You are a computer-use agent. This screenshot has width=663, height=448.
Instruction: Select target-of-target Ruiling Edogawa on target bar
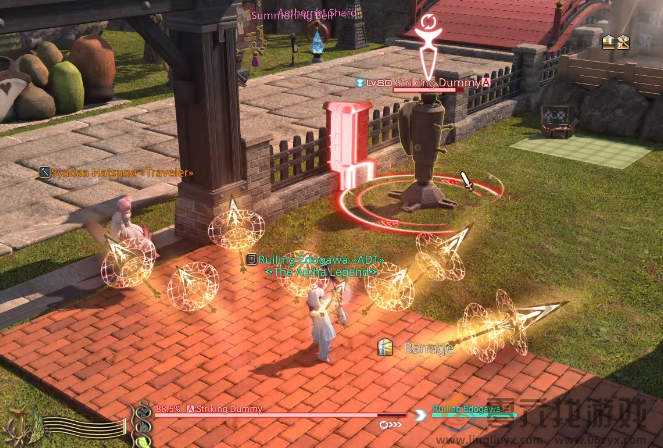pyautogui.click(x=465, y=409)
